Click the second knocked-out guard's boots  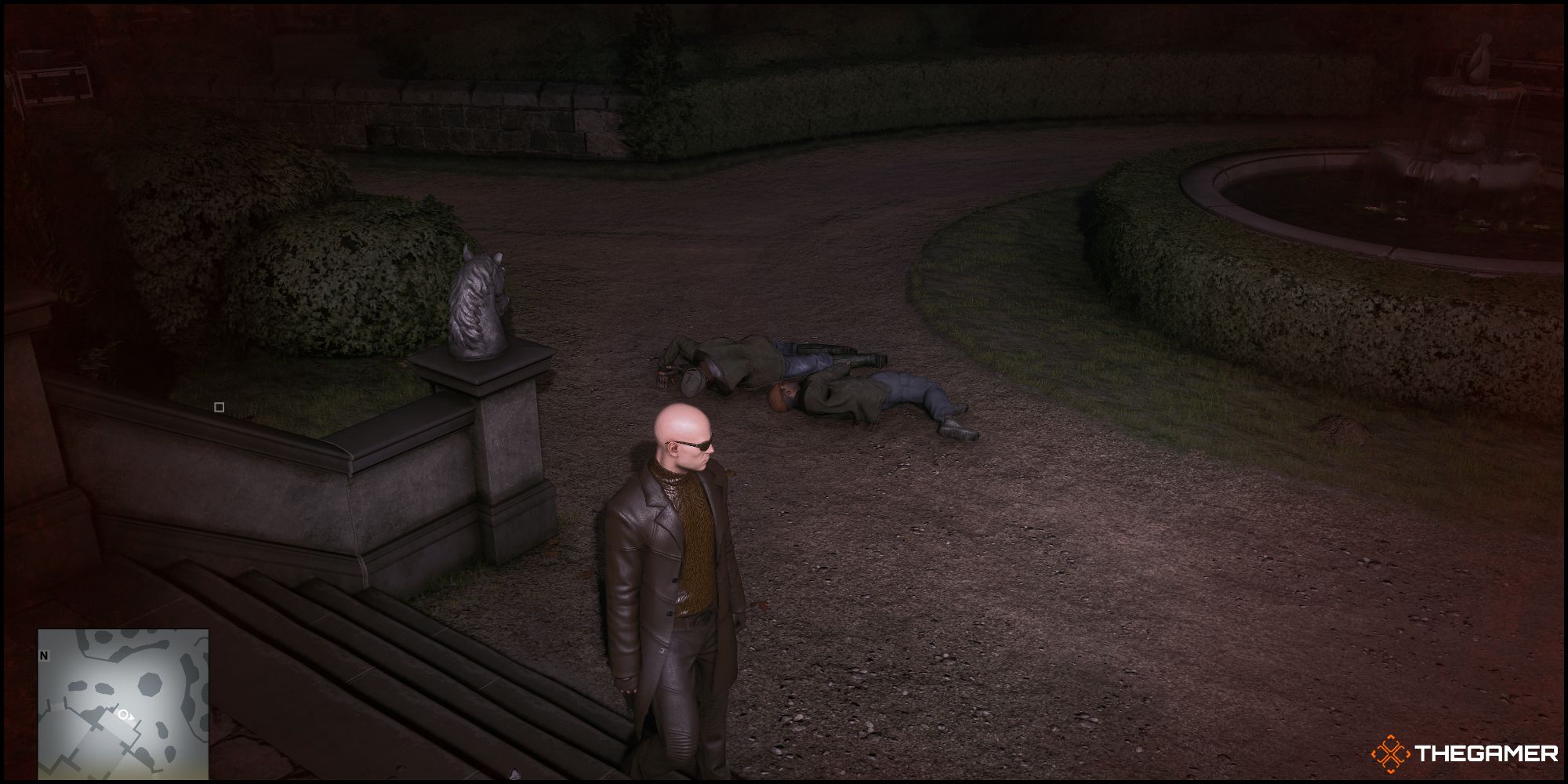coord(960,431)
